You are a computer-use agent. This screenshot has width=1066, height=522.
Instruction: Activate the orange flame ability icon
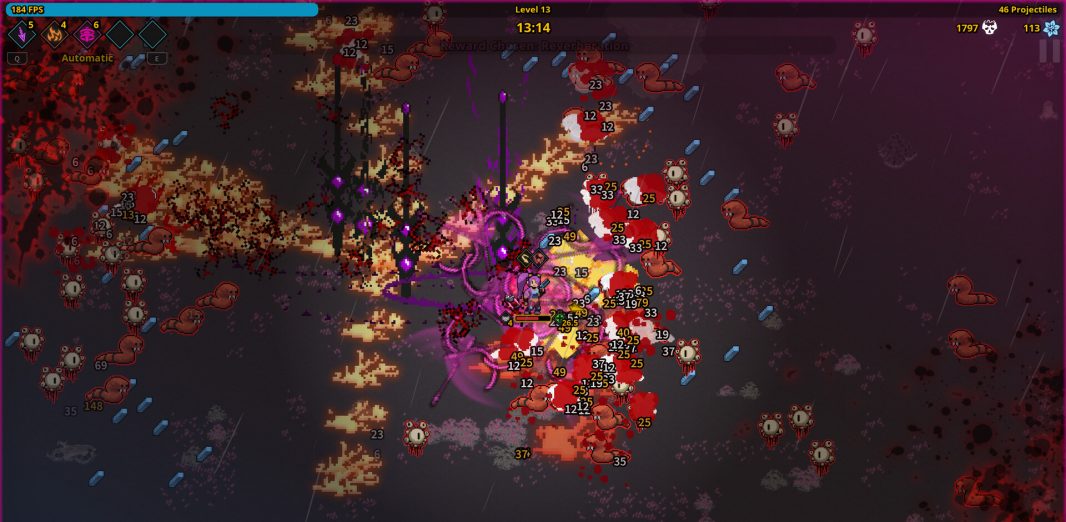coord(54,35)
